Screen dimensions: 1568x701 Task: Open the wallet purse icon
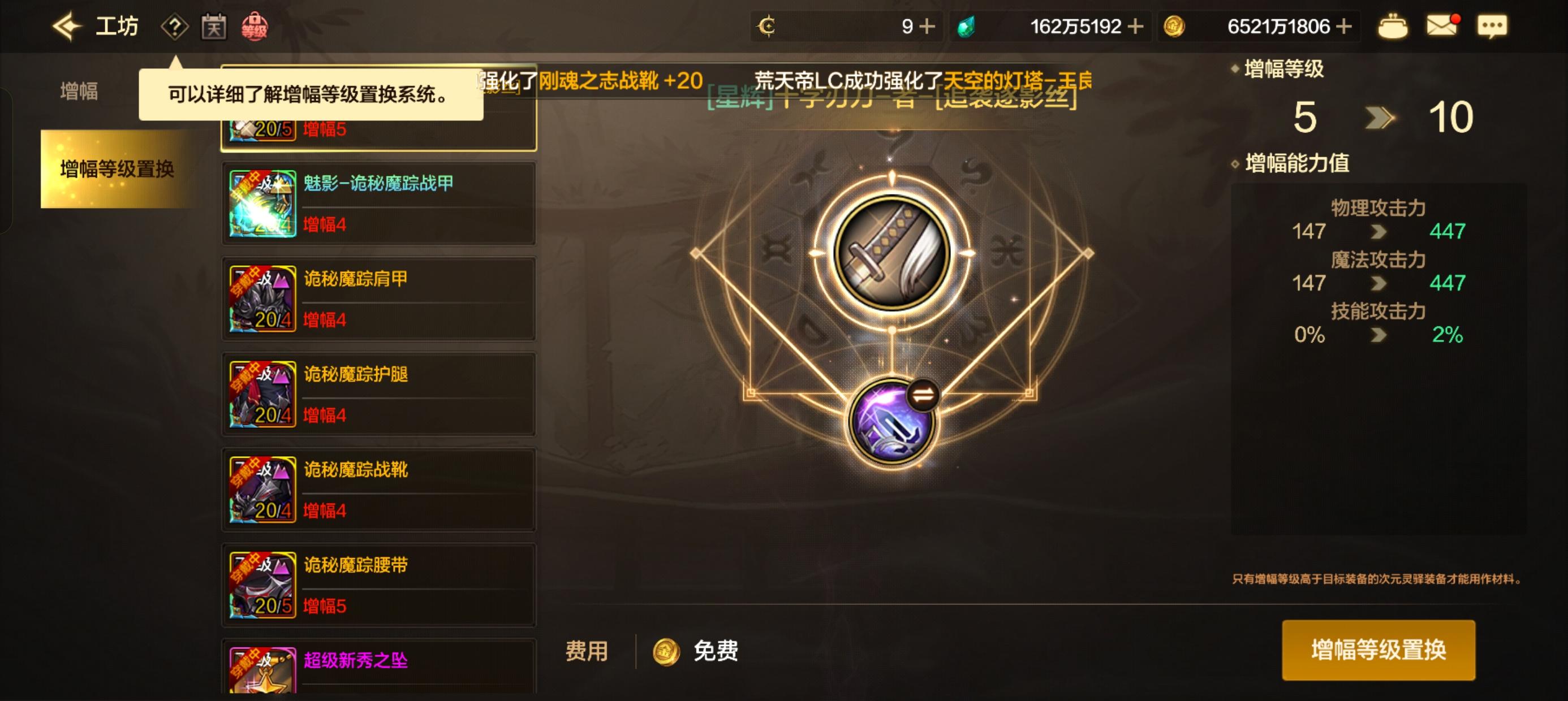pos(1393,25)
